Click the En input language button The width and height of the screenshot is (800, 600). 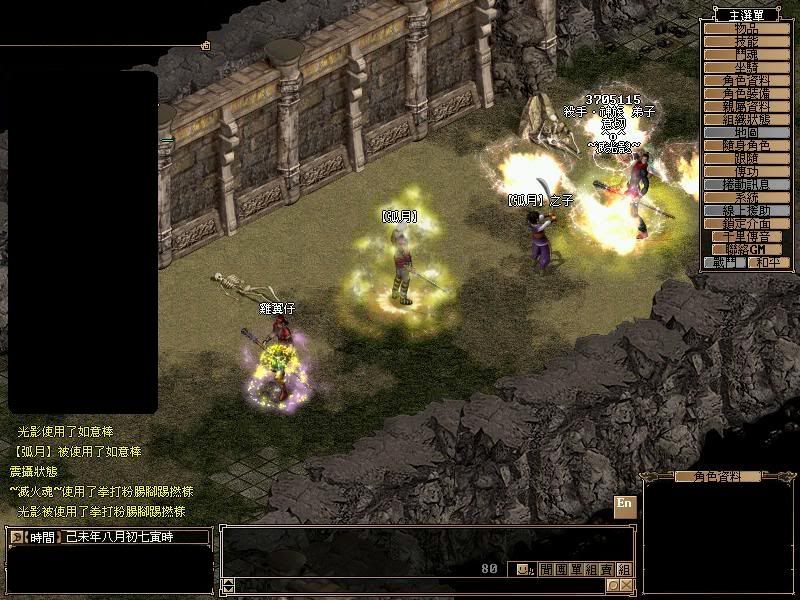[x=625, y=503]
